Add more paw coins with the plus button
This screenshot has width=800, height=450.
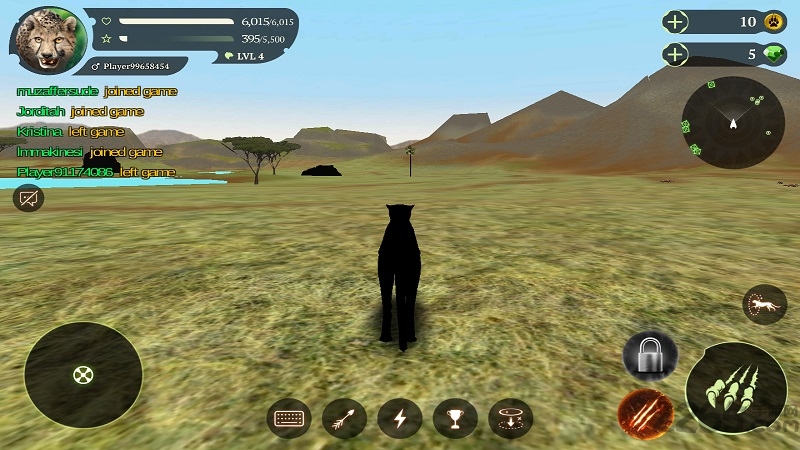(677, 22)
